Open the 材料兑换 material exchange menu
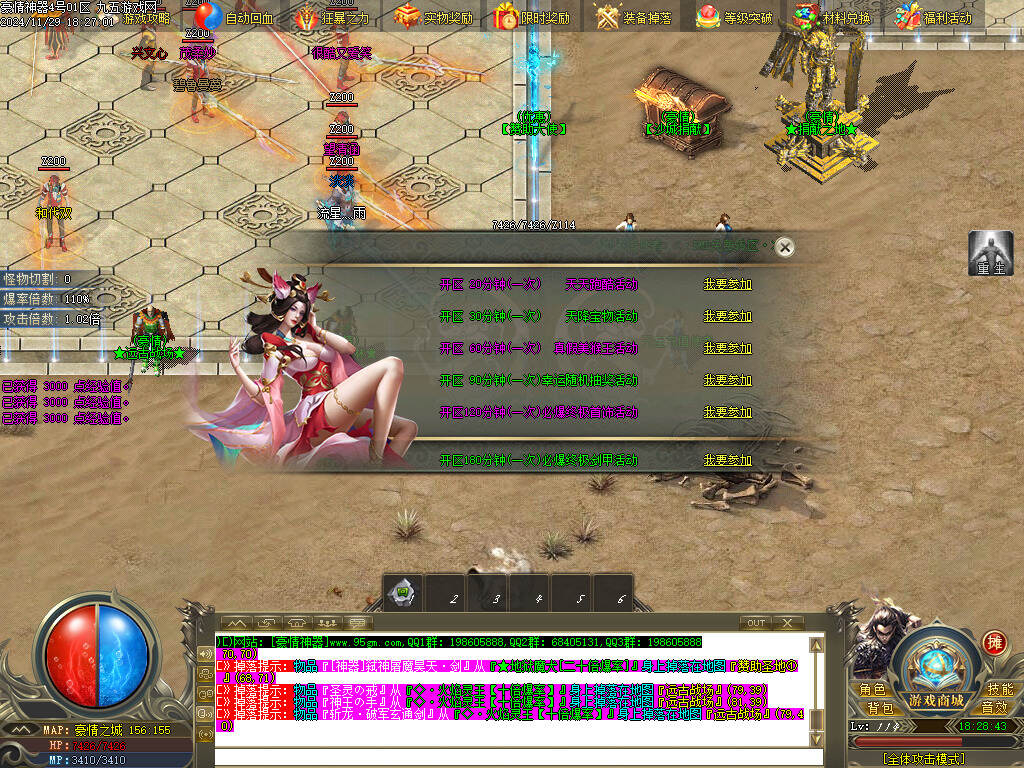 pos(832,17)
